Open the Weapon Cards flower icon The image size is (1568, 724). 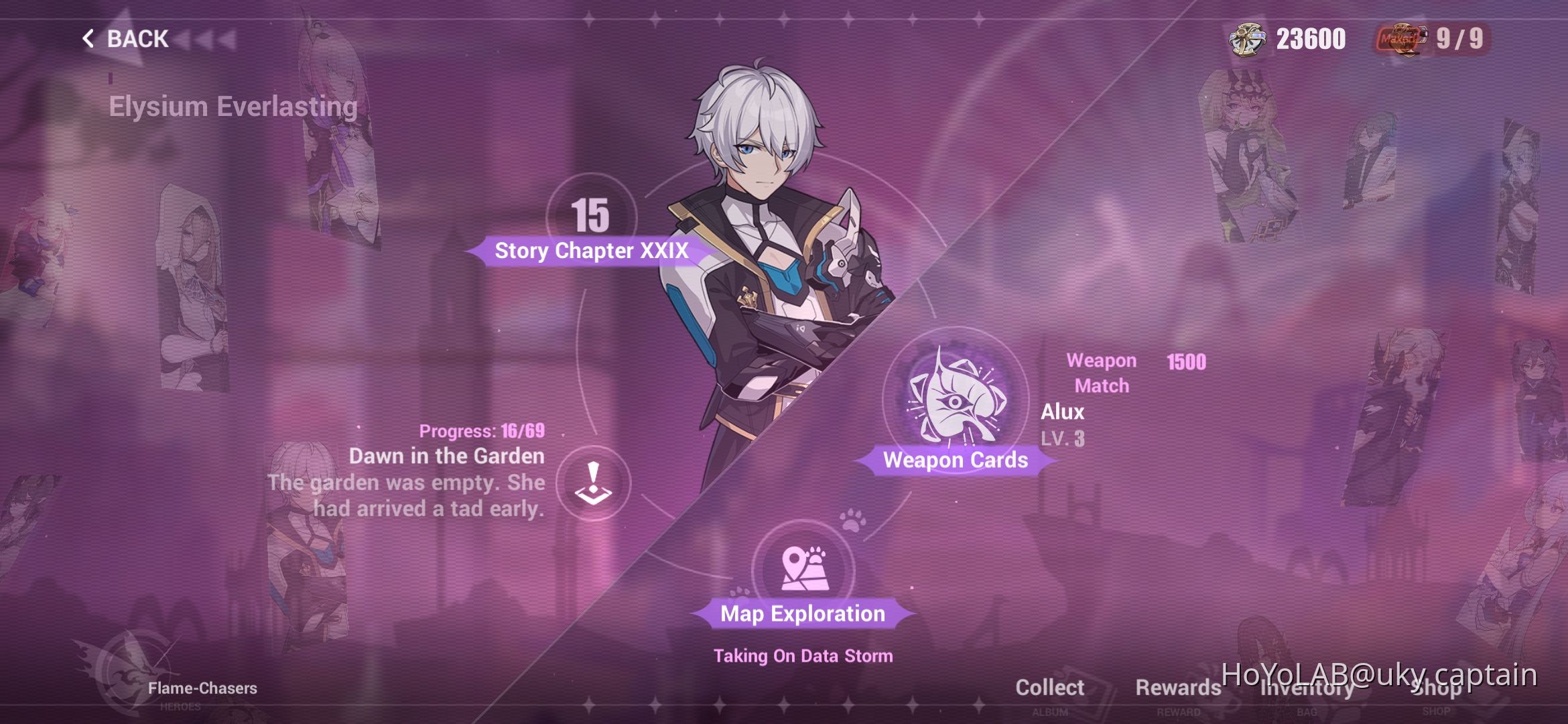(957, 402)
